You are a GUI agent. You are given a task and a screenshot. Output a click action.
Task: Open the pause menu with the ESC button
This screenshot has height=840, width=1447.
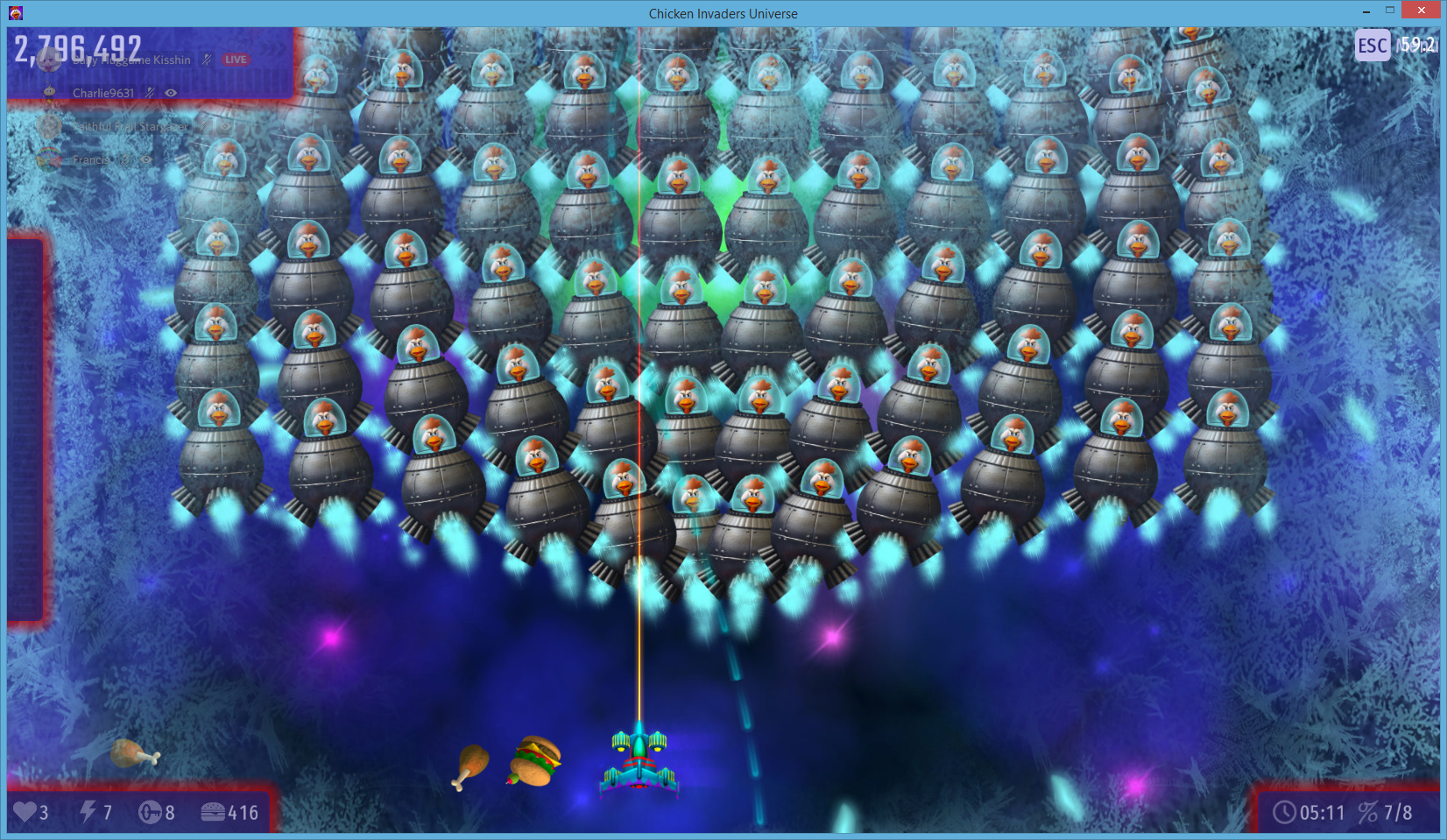(x=1372, y=46)
